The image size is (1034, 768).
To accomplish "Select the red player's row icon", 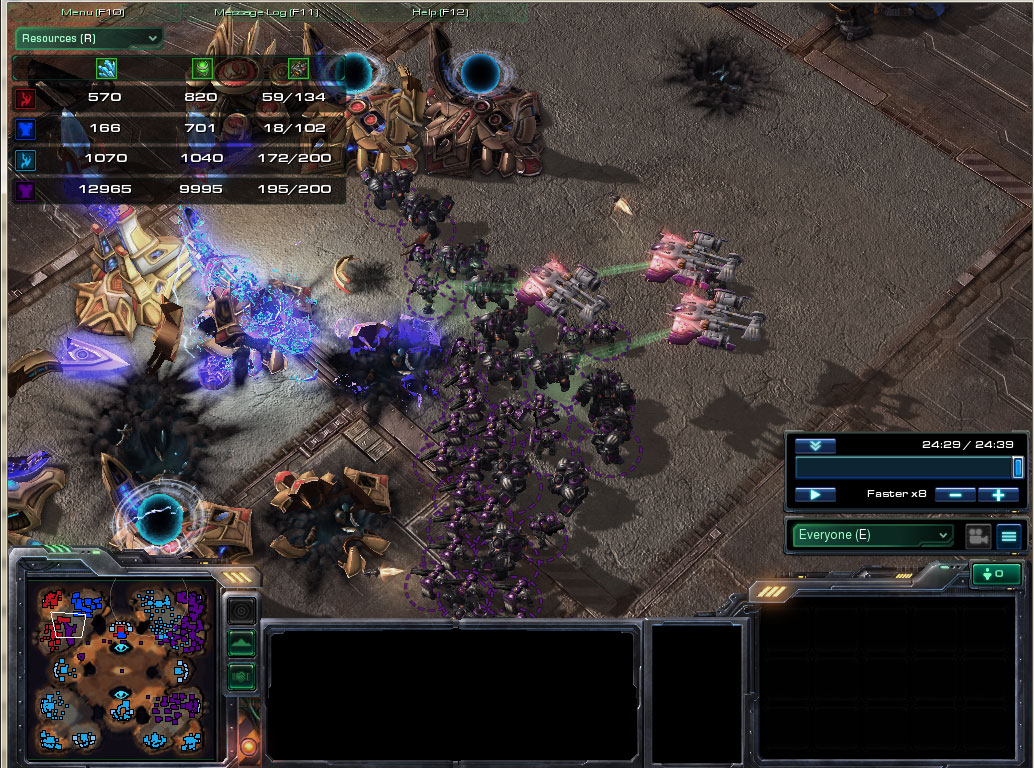I will tap(25, 98).
